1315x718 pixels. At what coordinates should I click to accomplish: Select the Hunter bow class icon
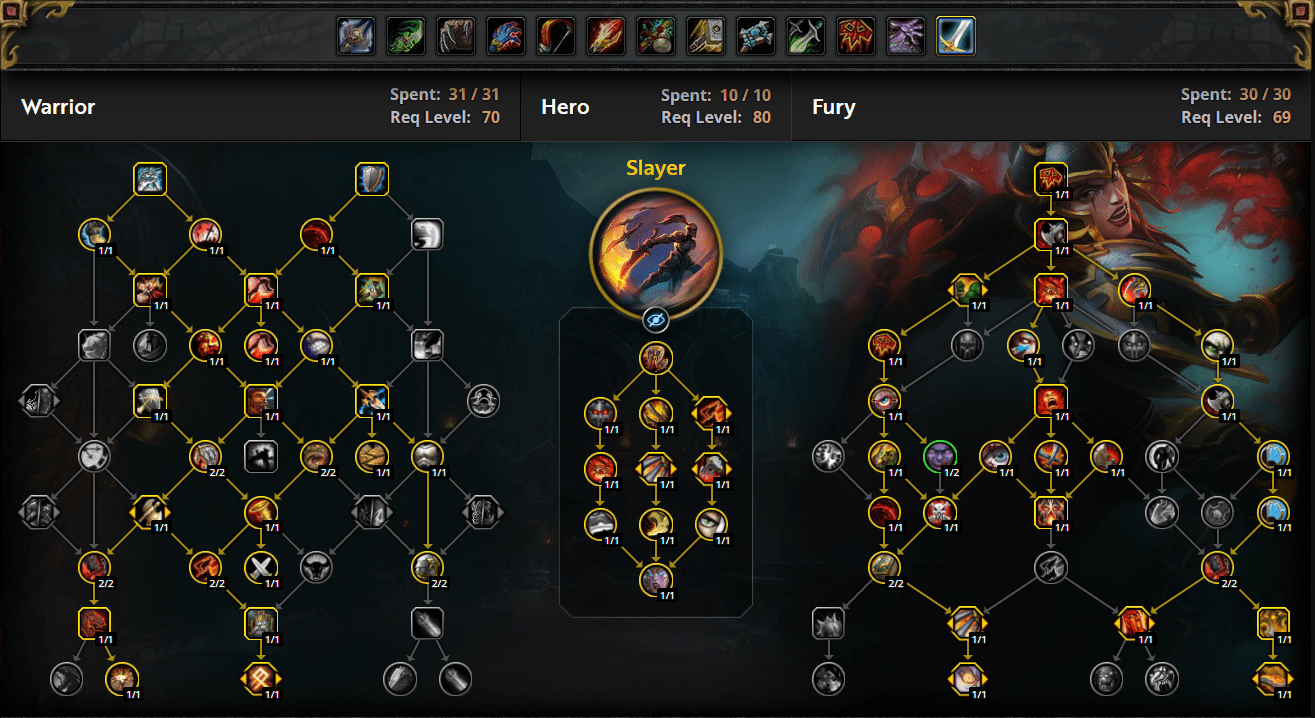[x=556, y=36]
